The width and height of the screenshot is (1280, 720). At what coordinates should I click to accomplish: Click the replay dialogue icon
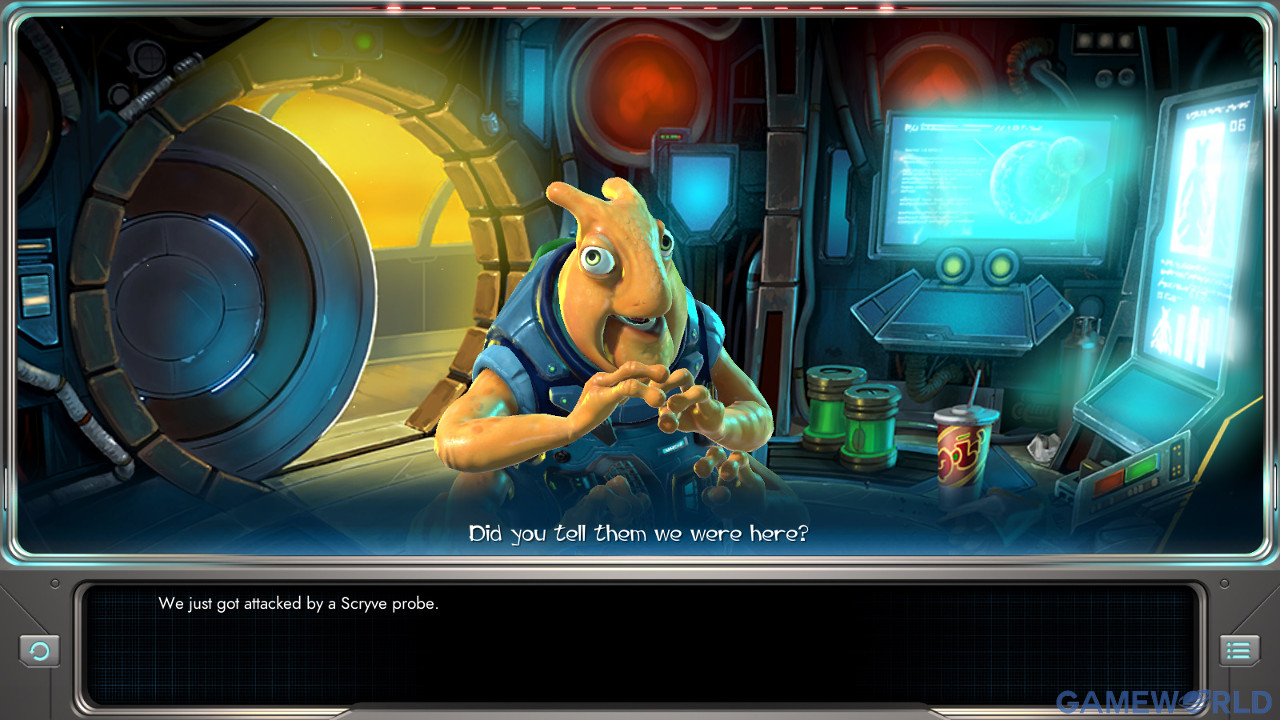pos(40,650)
